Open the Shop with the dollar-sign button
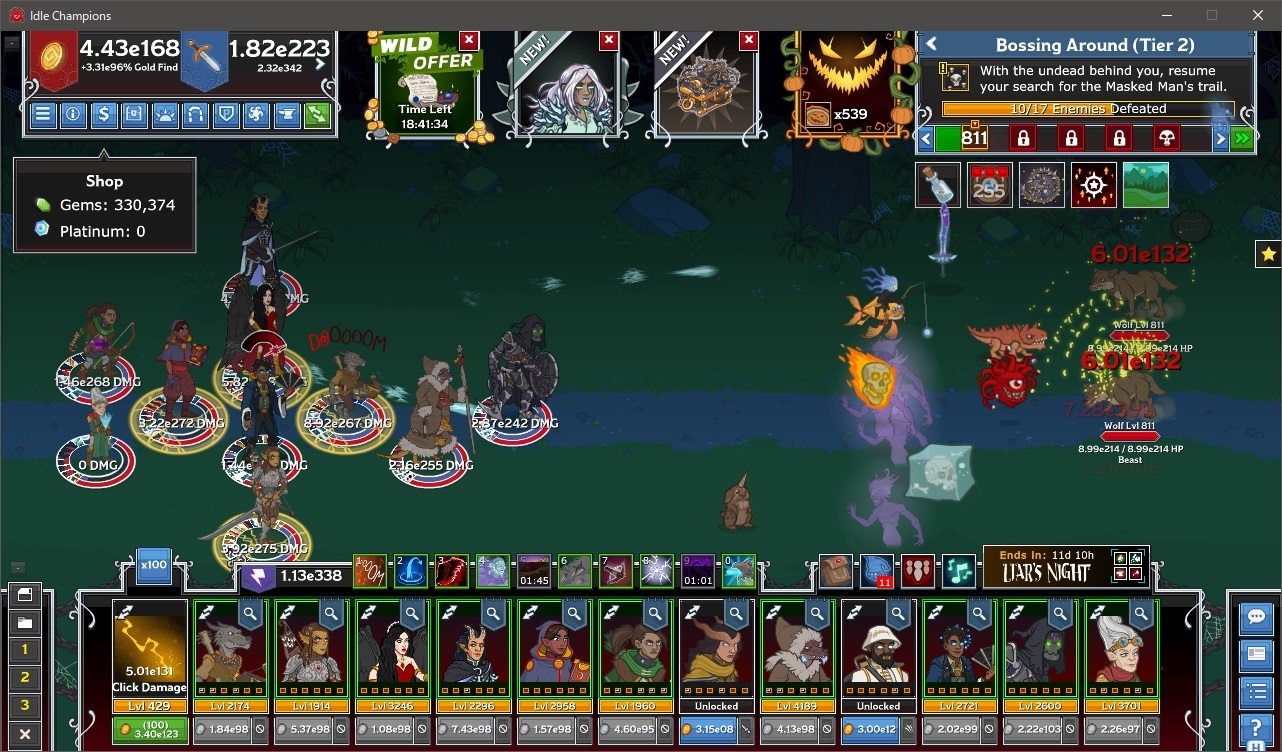Image resolution: width=1282 pixels, height=752 pixels. click(x=103, y=114)
